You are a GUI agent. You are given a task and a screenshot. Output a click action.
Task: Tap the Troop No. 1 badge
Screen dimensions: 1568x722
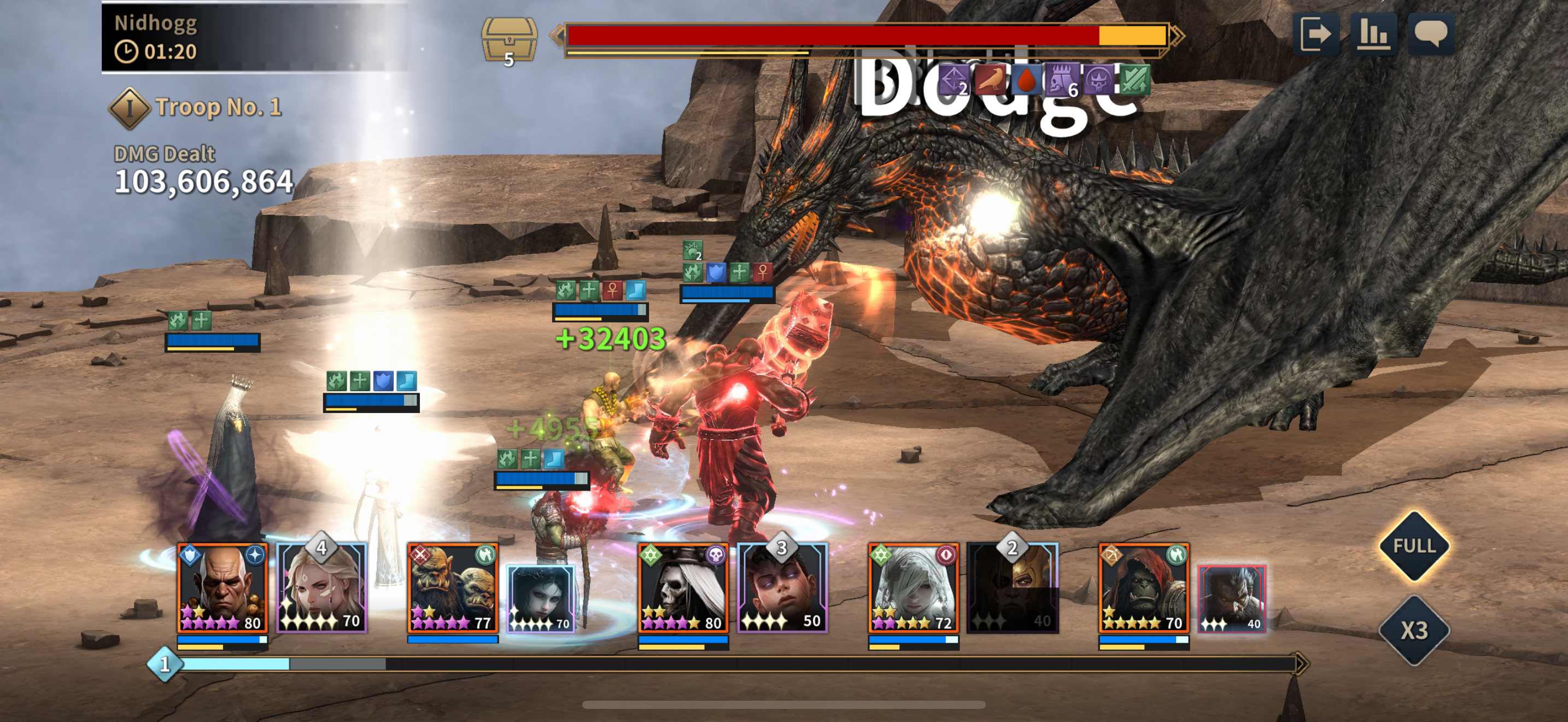pos(129,108)
